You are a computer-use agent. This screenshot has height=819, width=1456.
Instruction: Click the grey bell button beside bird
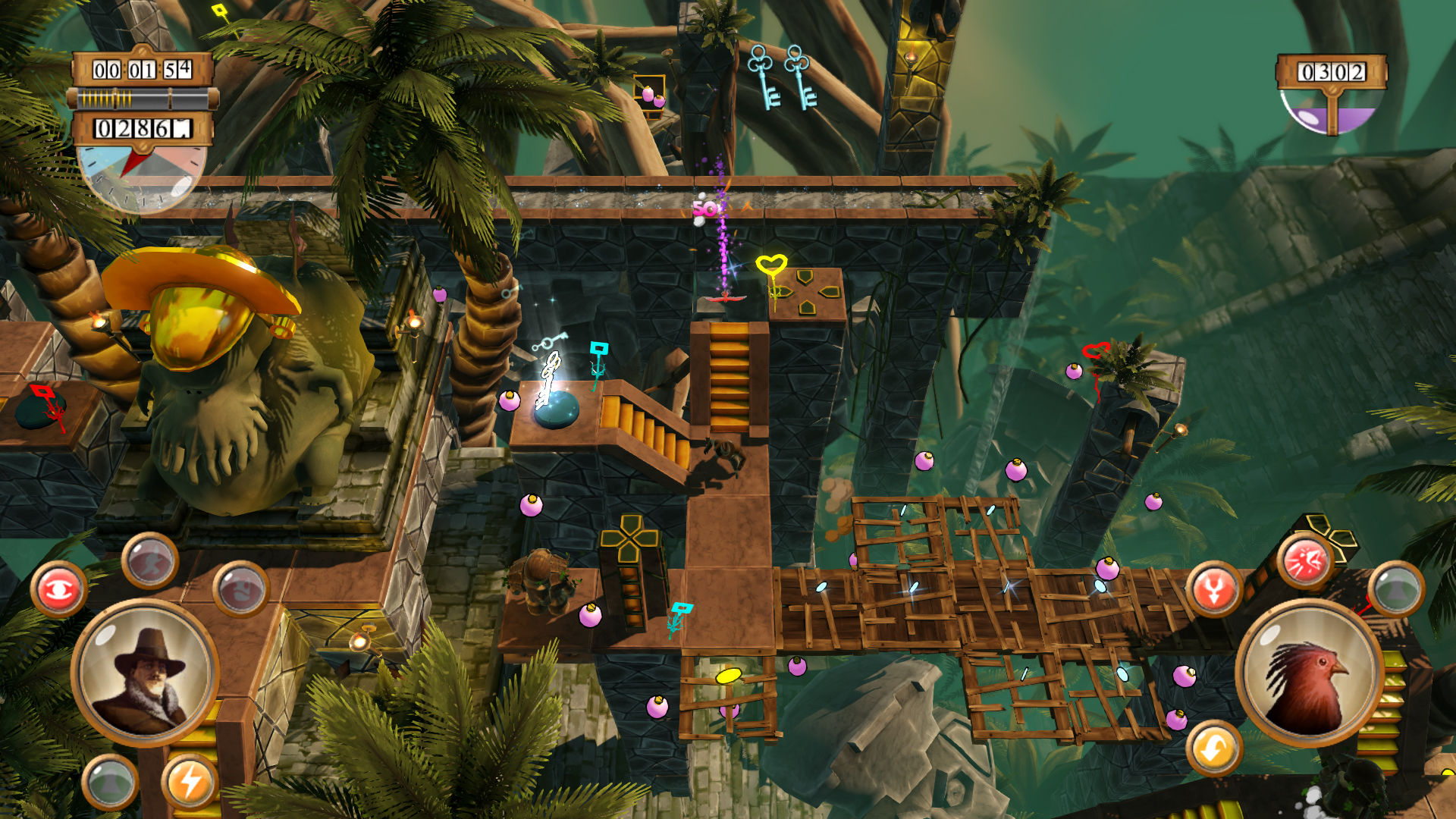tap(1396, 588)
